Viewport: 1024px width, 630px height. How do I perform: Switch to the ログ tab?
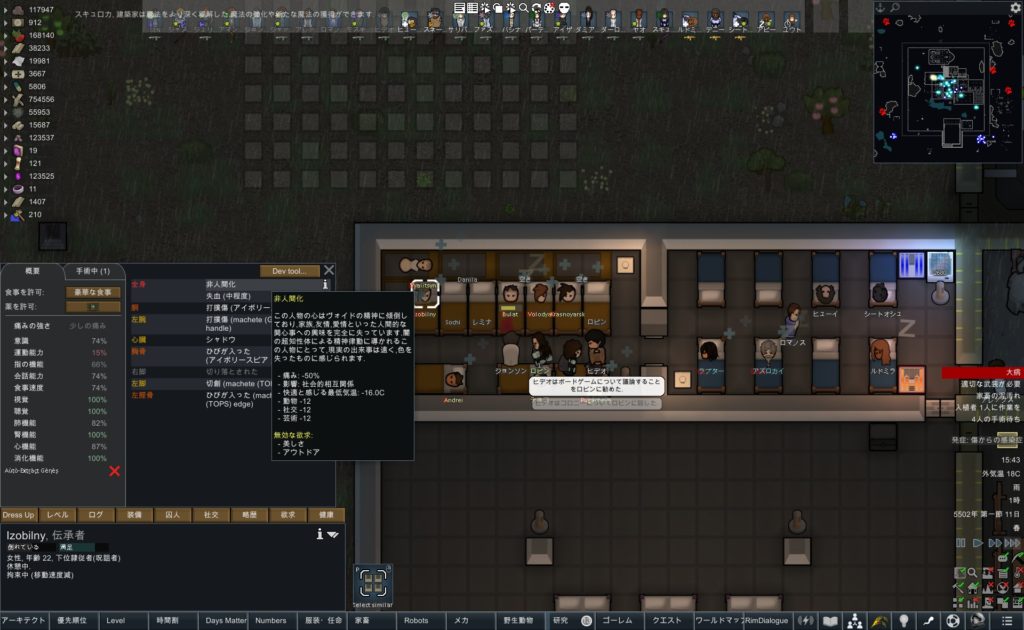[96, 515]
